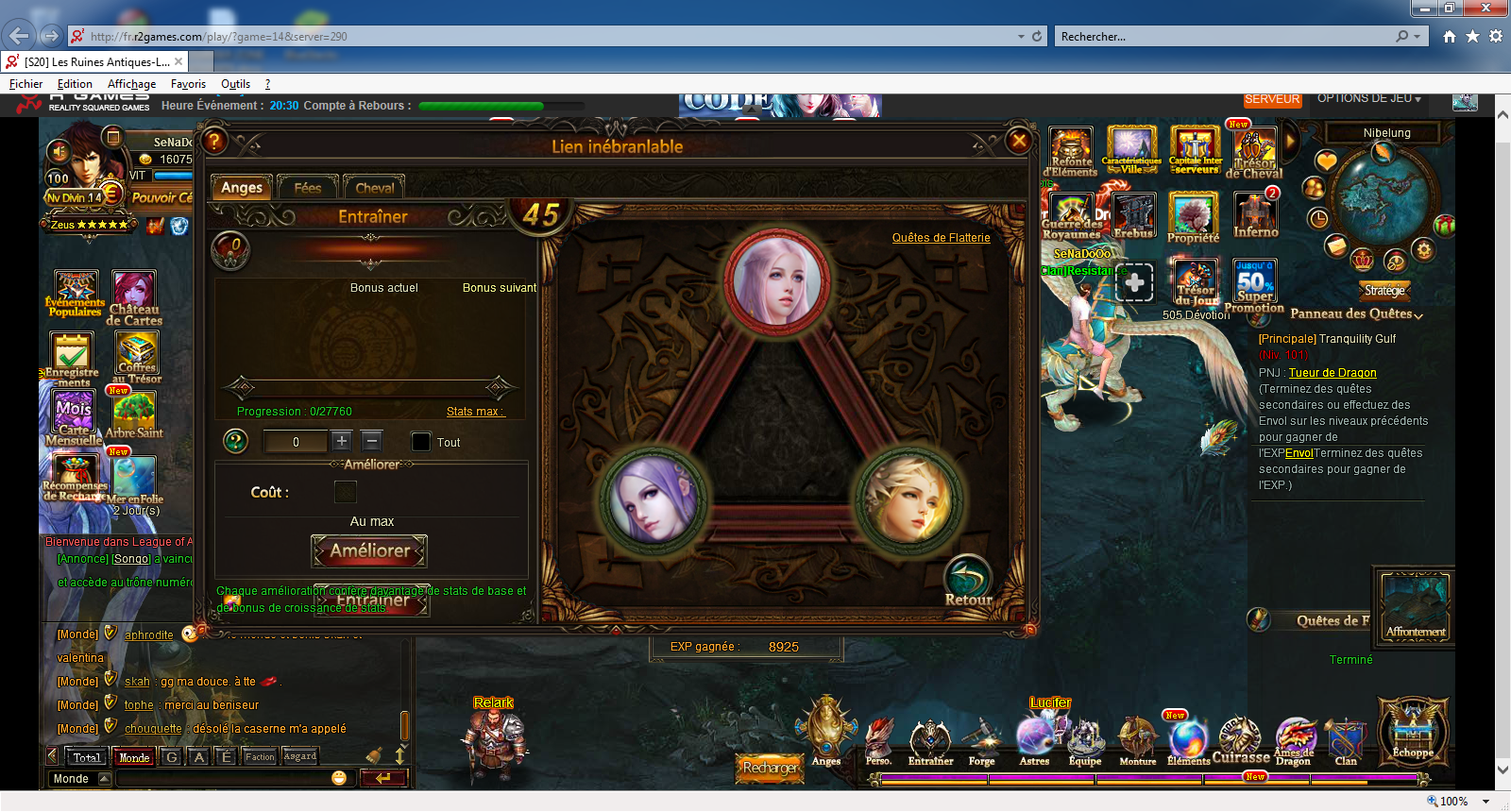The image size is (1511, 812).
Task: Open the Forge menu icon
Action: tap(981, 741)
